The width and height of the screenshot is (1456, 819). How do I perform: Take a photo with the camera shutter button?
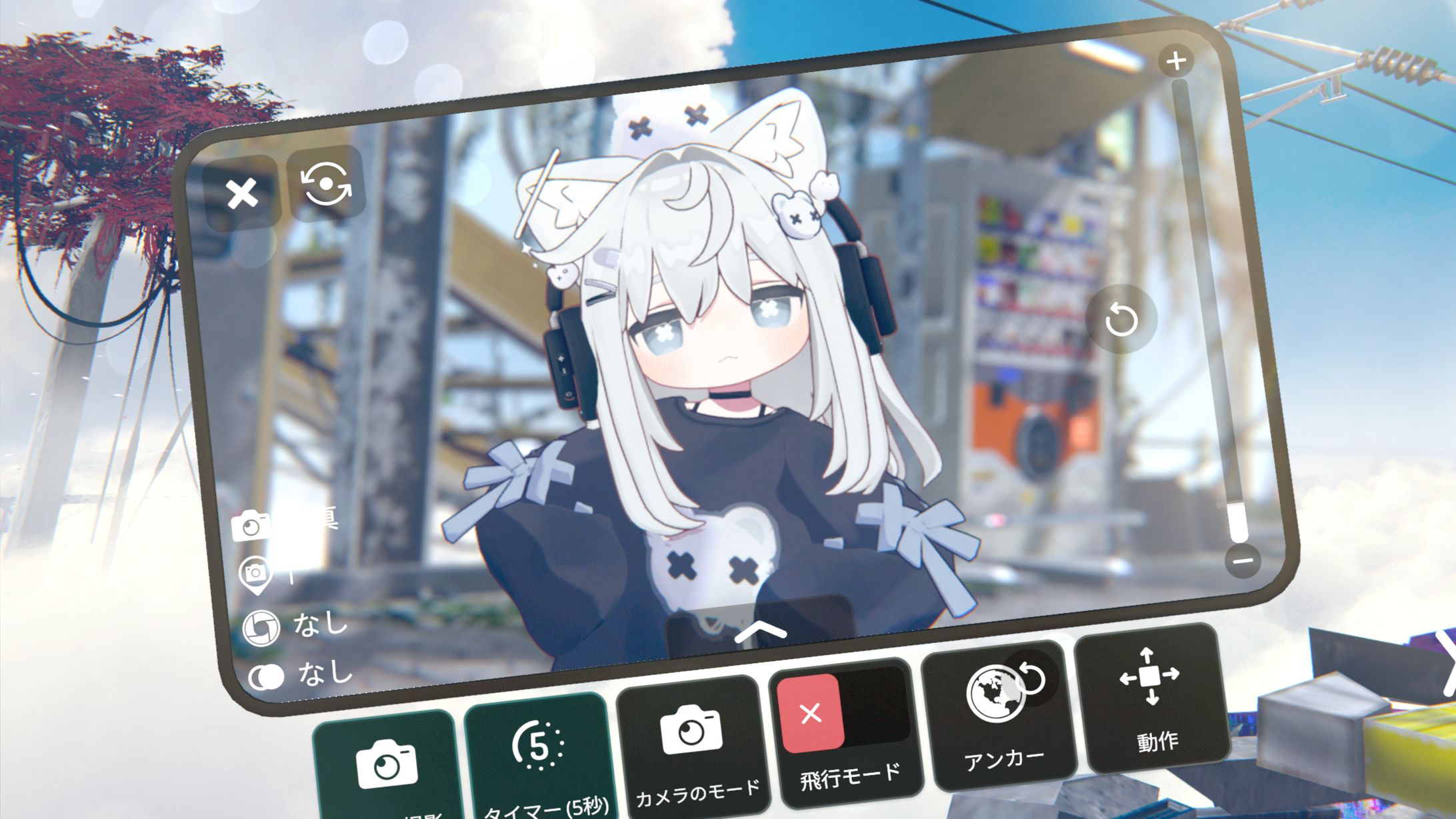tap(386, 766)
